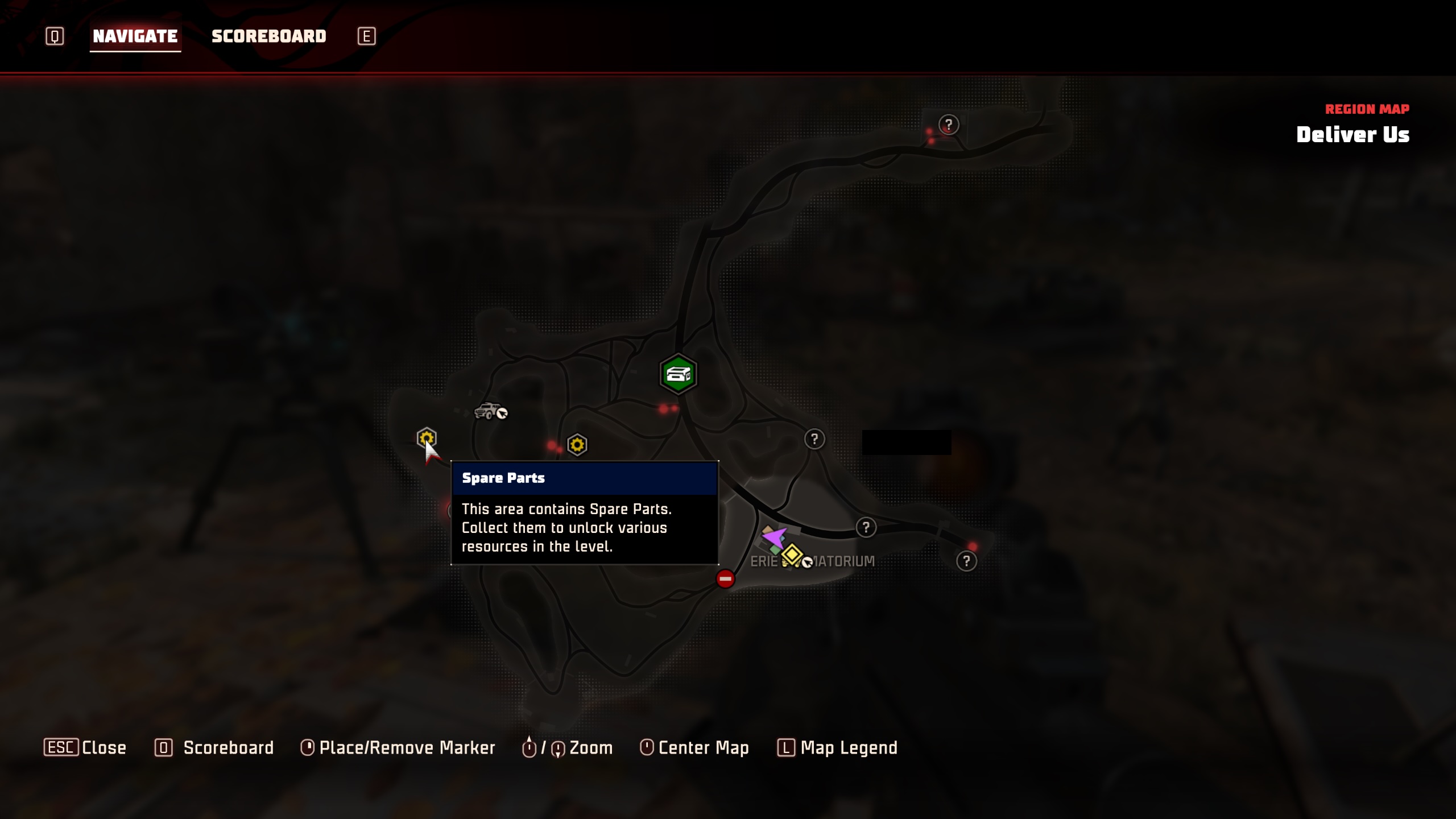1456x819 pixels.
Task: Open Scoreboard from the bottom bar
Action: pyautogui.click(x=214, y=747)
